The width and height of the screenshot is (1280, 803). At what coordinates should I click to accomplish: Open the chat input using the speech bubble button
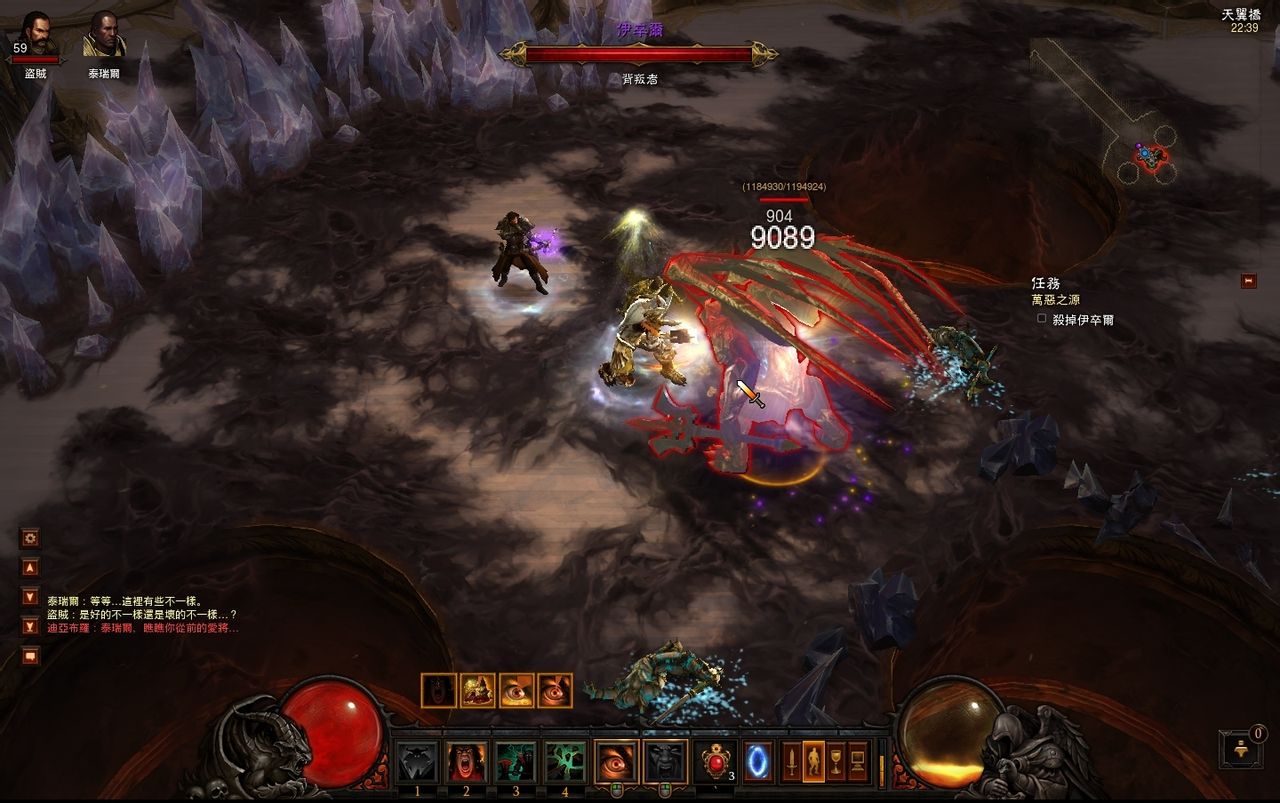(x=31, y=656)
